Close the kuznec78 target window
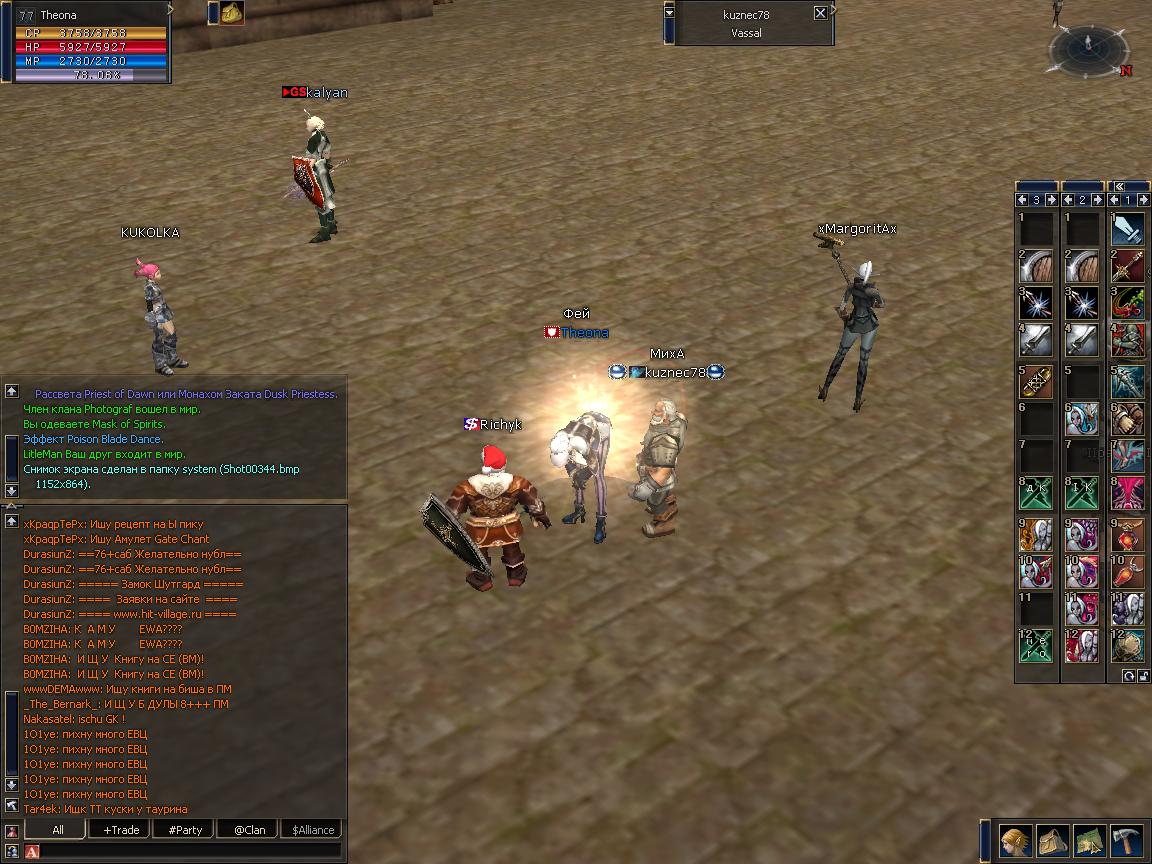Viewport: 1152px width, 864px height. 820,13
